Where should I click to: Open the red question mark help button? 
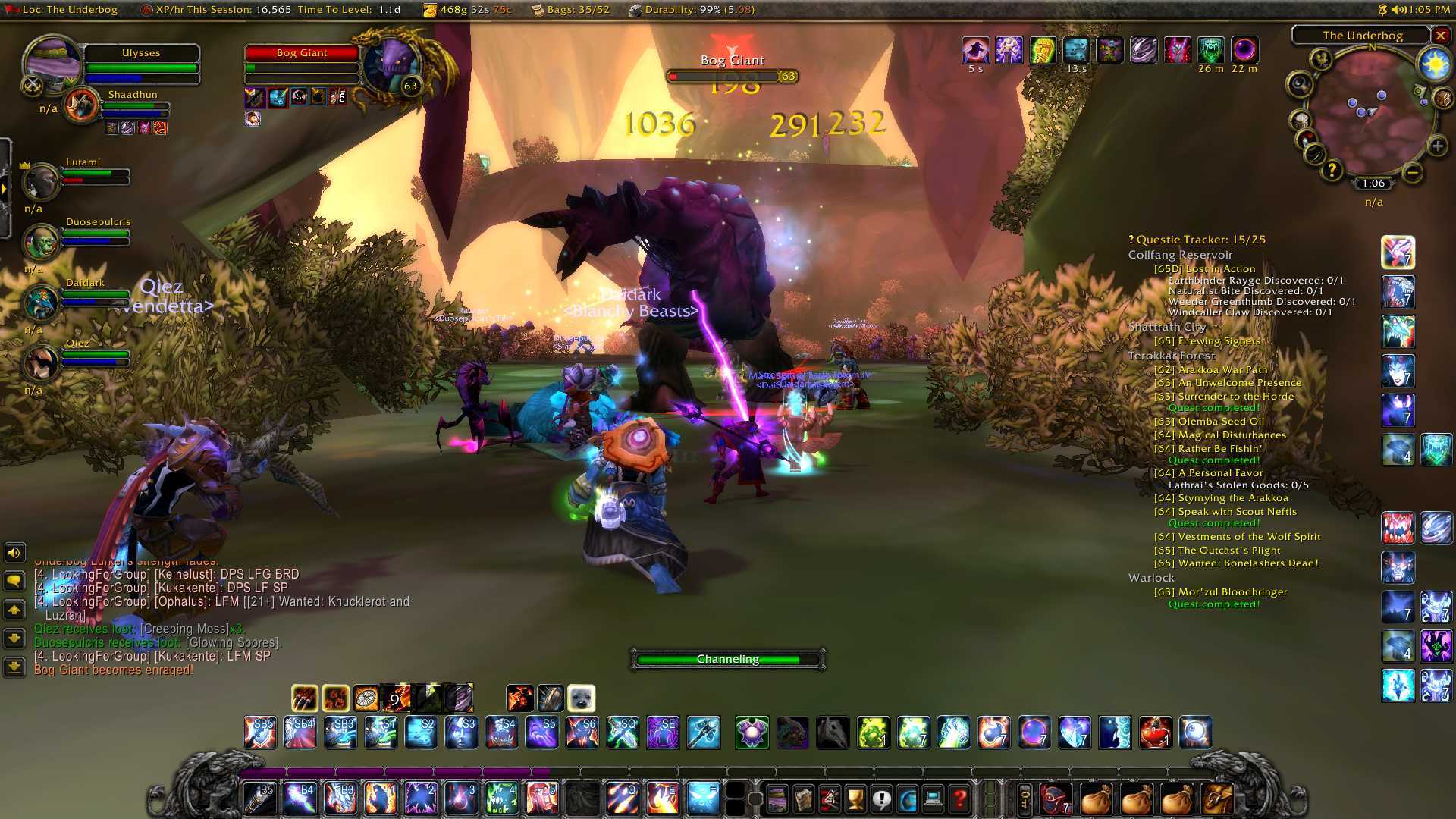pos(959,799)
